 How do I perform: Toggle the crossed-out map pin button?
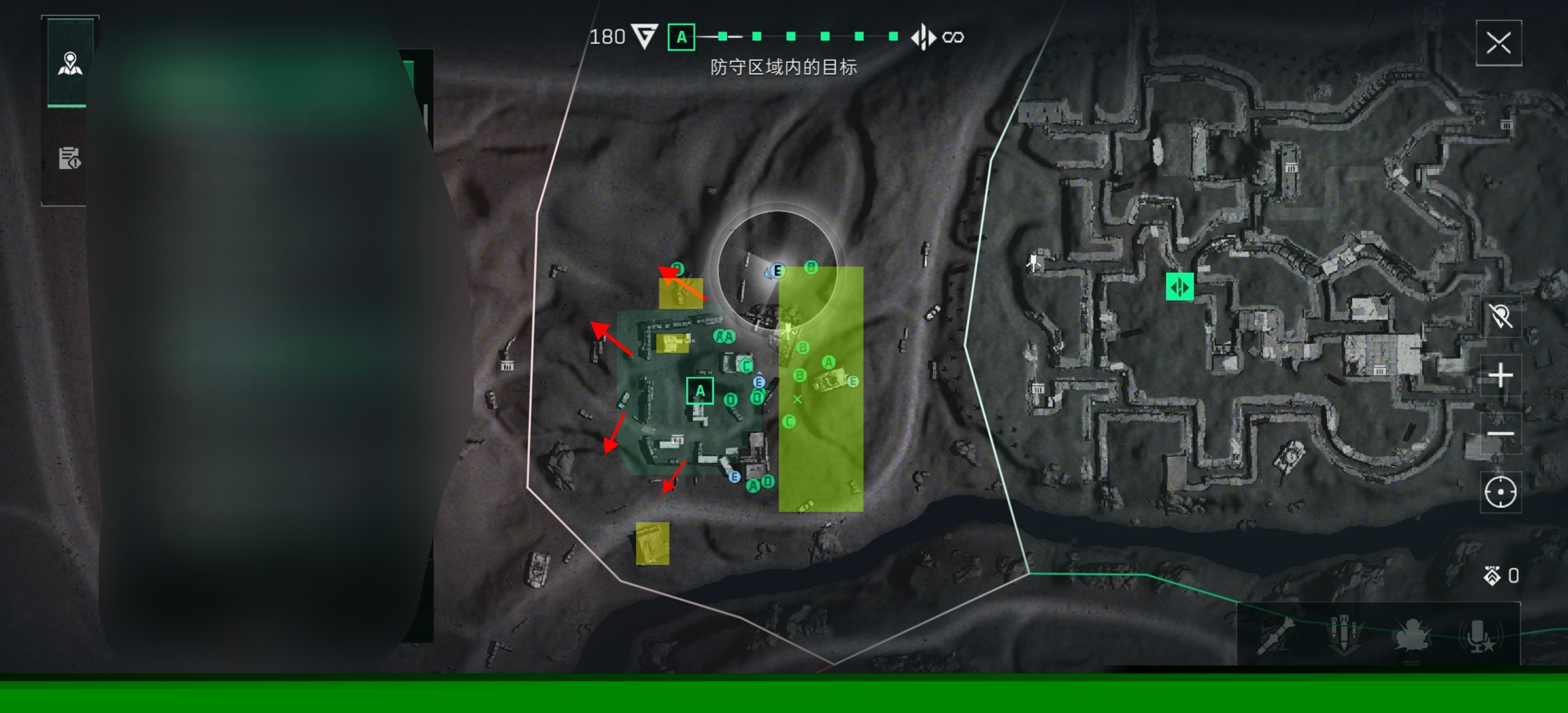[1500, 316]
